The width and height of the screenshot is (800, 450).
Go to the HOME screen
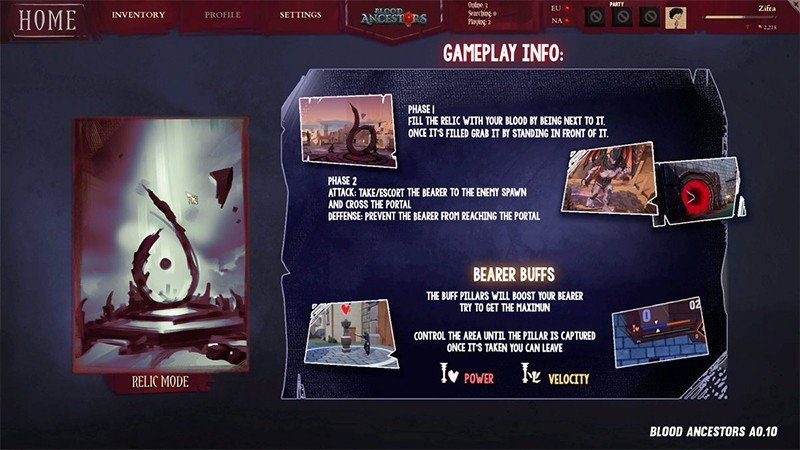pyautogui.click(x=47, y=20)
